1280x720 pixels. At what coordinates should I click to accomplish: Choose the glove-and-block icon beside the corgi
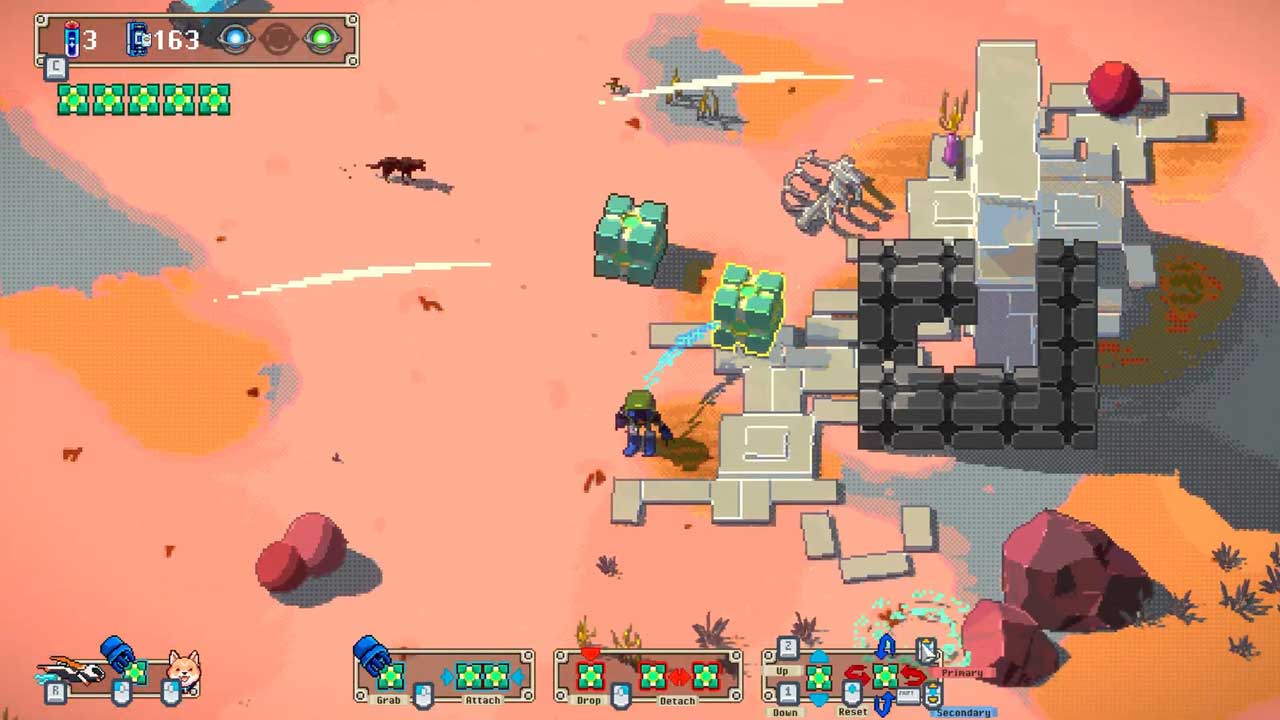tap(125, 662)
